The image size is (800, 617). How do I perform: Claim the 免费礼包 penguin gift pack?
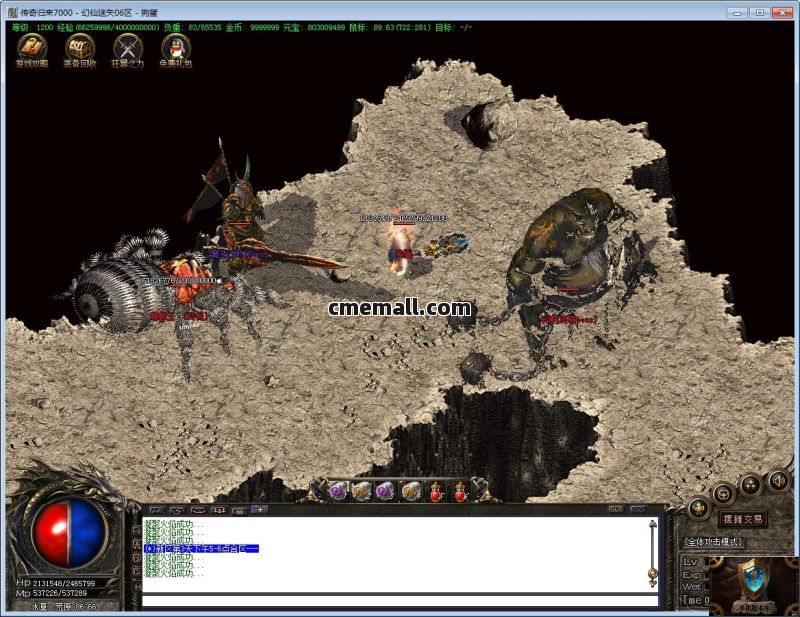[x=176, y=48]
